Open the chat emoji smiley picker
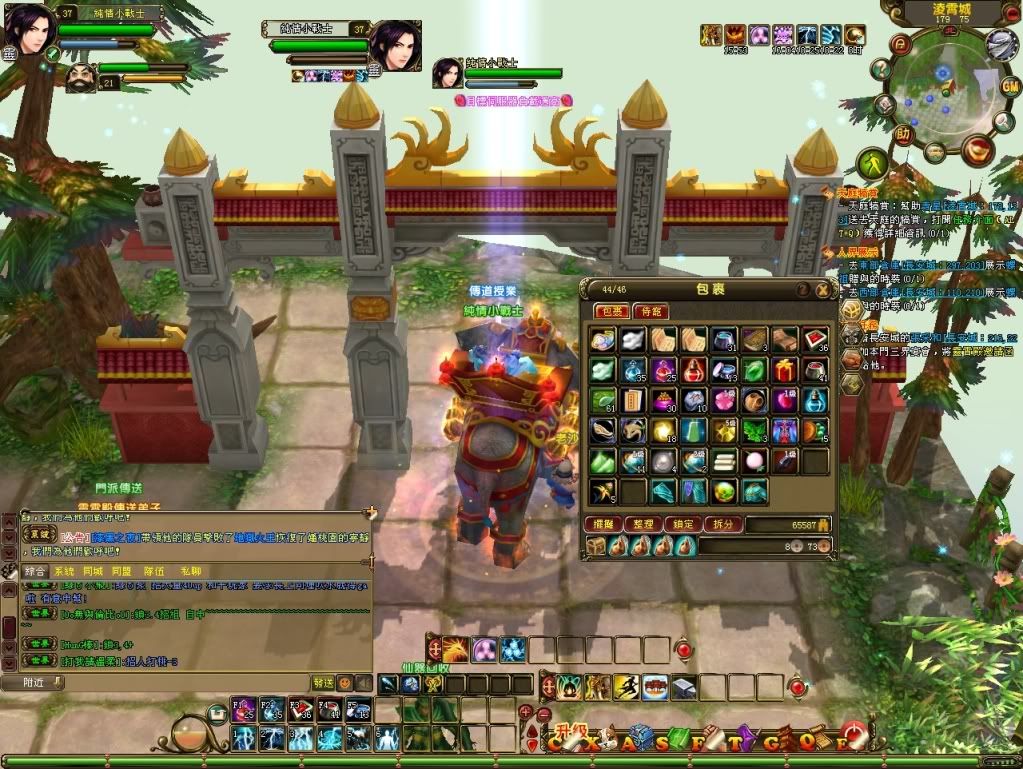1023x769 pixels. coord(345,683)
